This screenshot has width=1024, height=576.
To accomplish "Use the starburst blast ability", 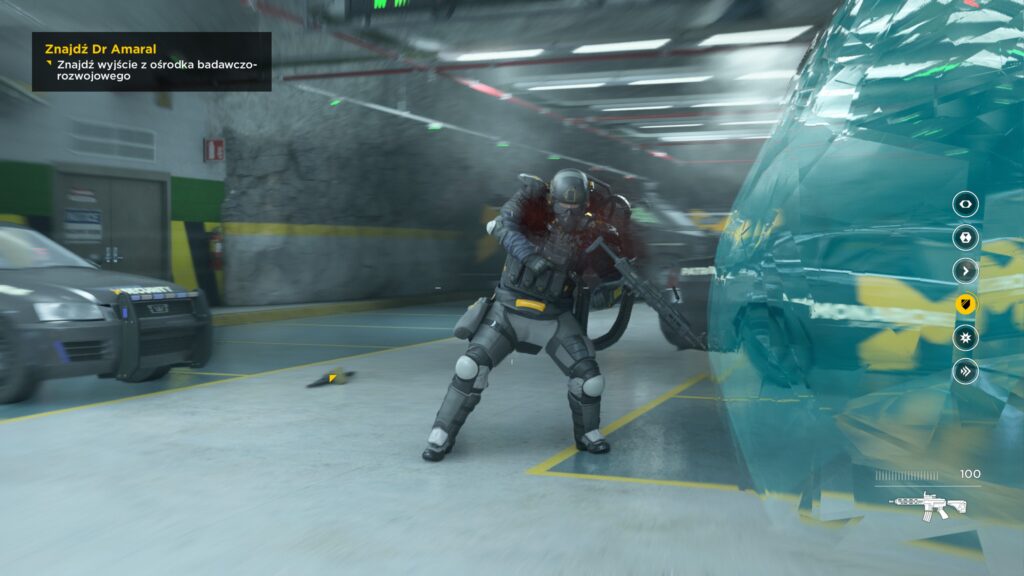I will pyautogui.click(x=965, y=338).
